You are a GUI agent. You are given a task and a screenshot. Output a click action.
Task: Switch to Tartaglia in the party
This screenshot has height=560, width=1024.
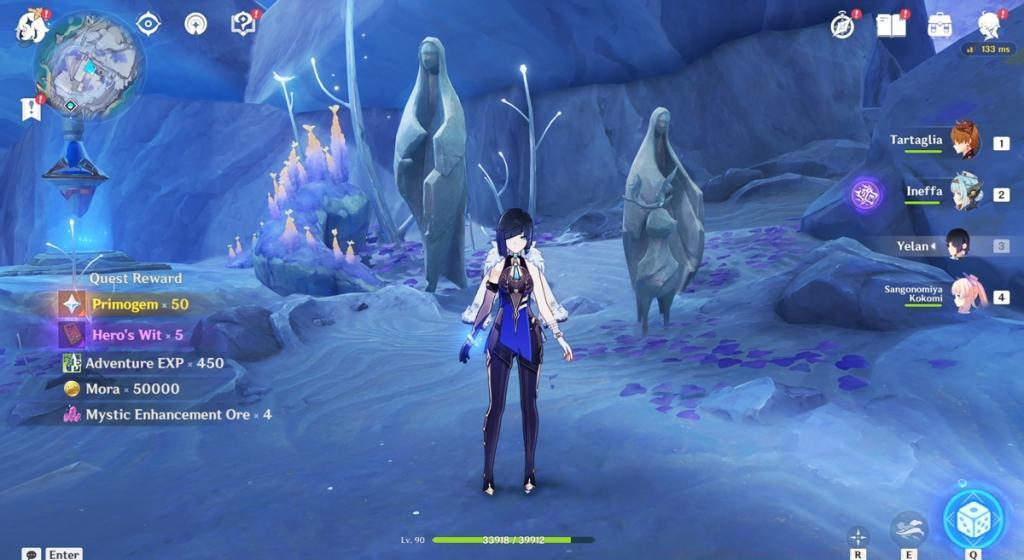click(x=964, y=142)
